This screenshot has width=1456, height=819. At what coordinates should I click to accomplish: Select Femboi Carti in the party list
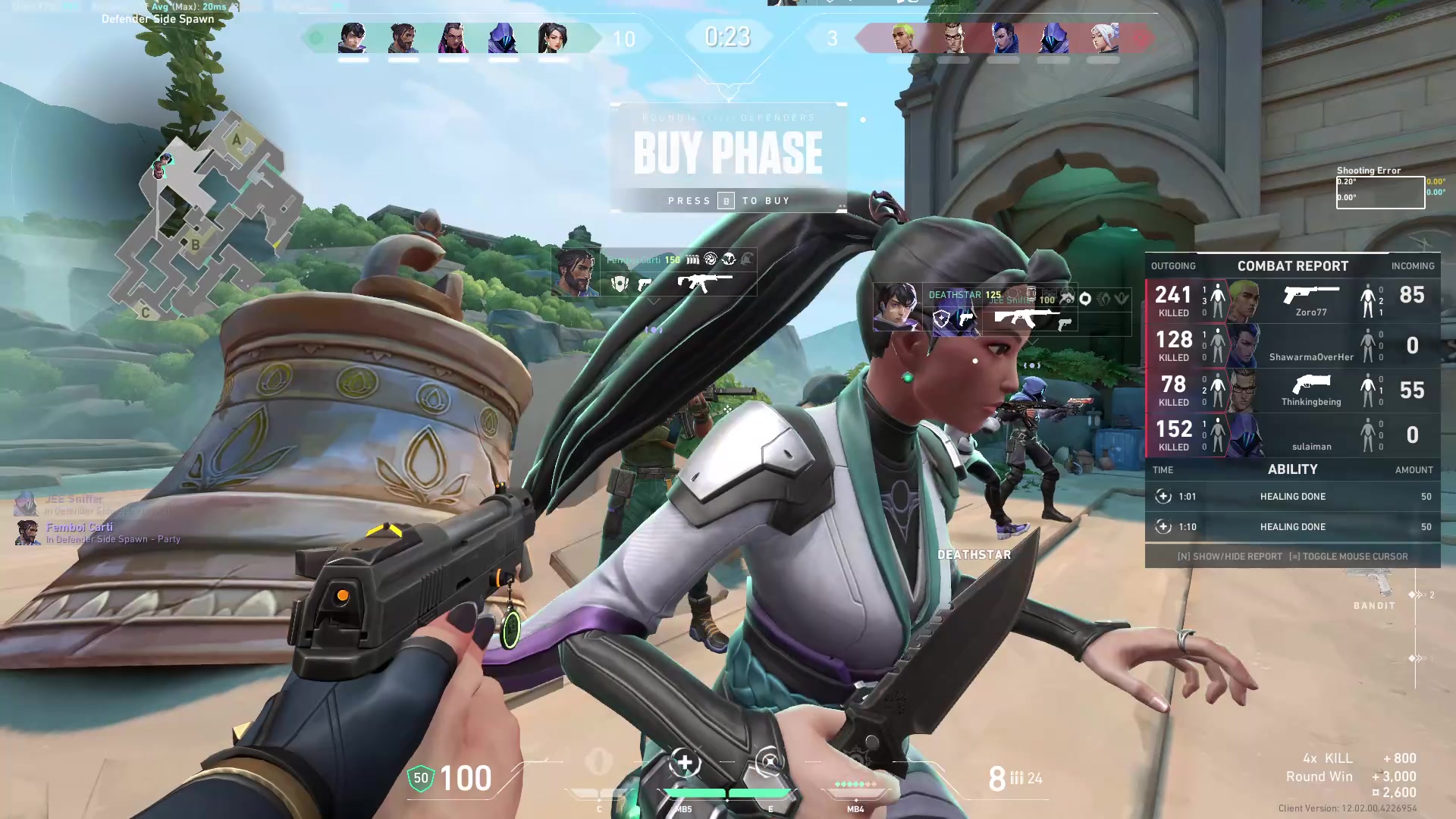[x=79, y=528]
